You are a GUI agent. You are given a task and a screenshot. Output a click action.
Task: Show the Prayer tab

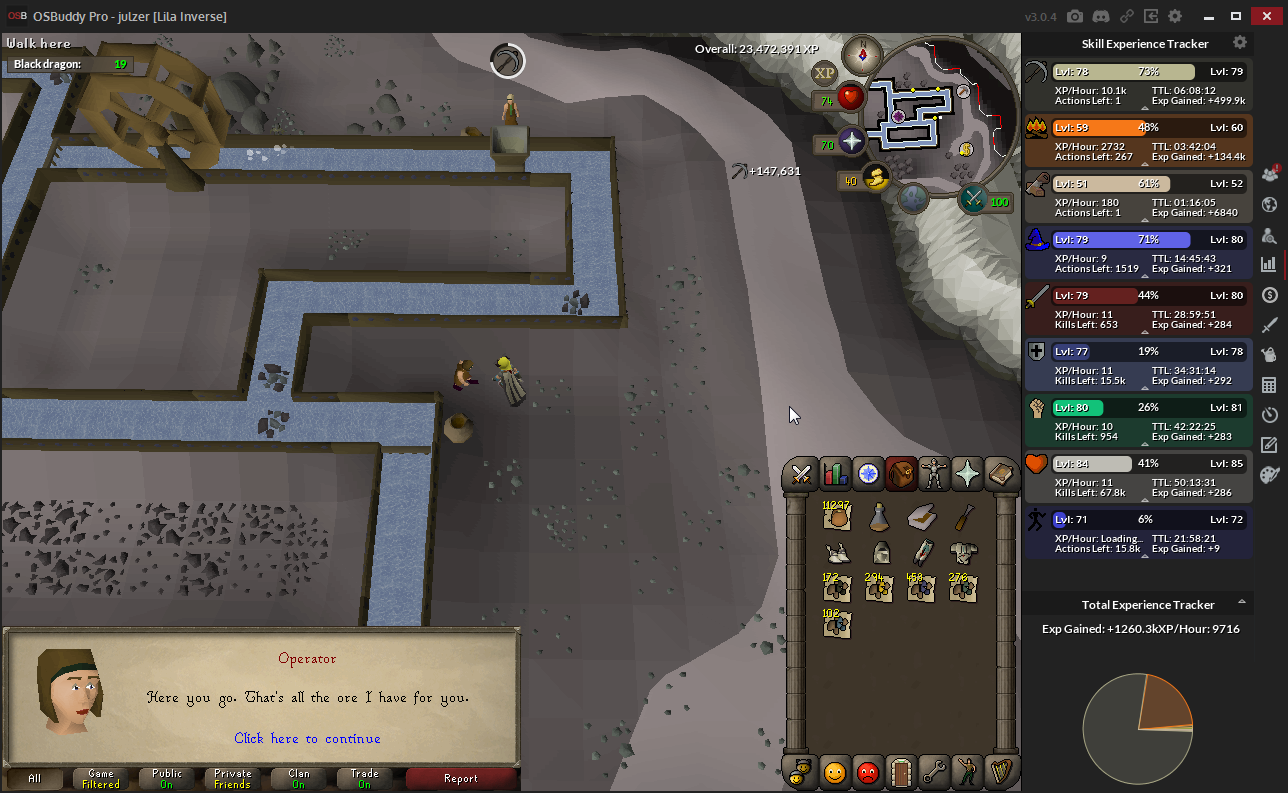(x=967, y=474)
